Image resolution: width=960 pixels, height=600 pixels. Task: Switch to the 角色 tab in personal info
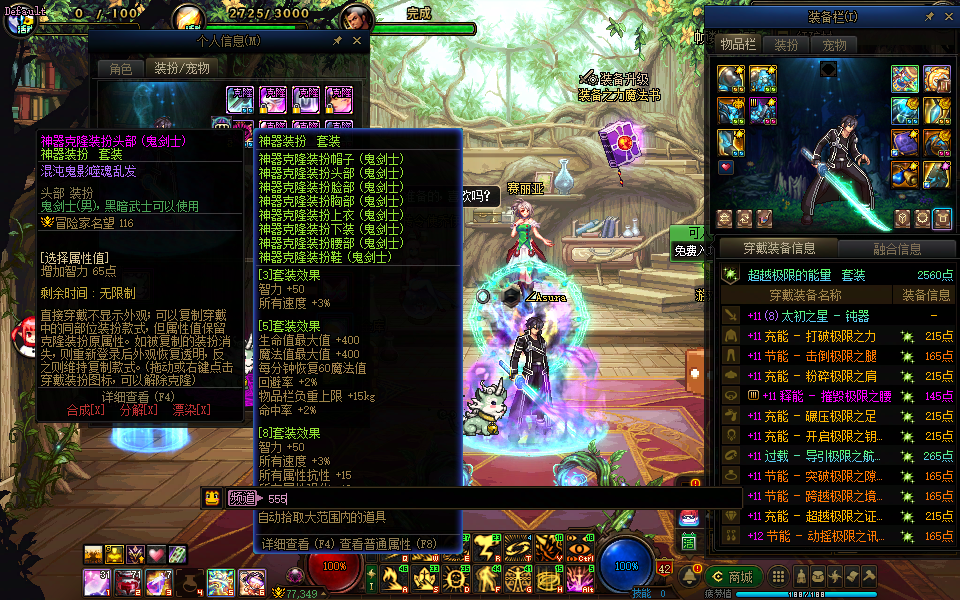pyautogui.click(x=120, y=69)
